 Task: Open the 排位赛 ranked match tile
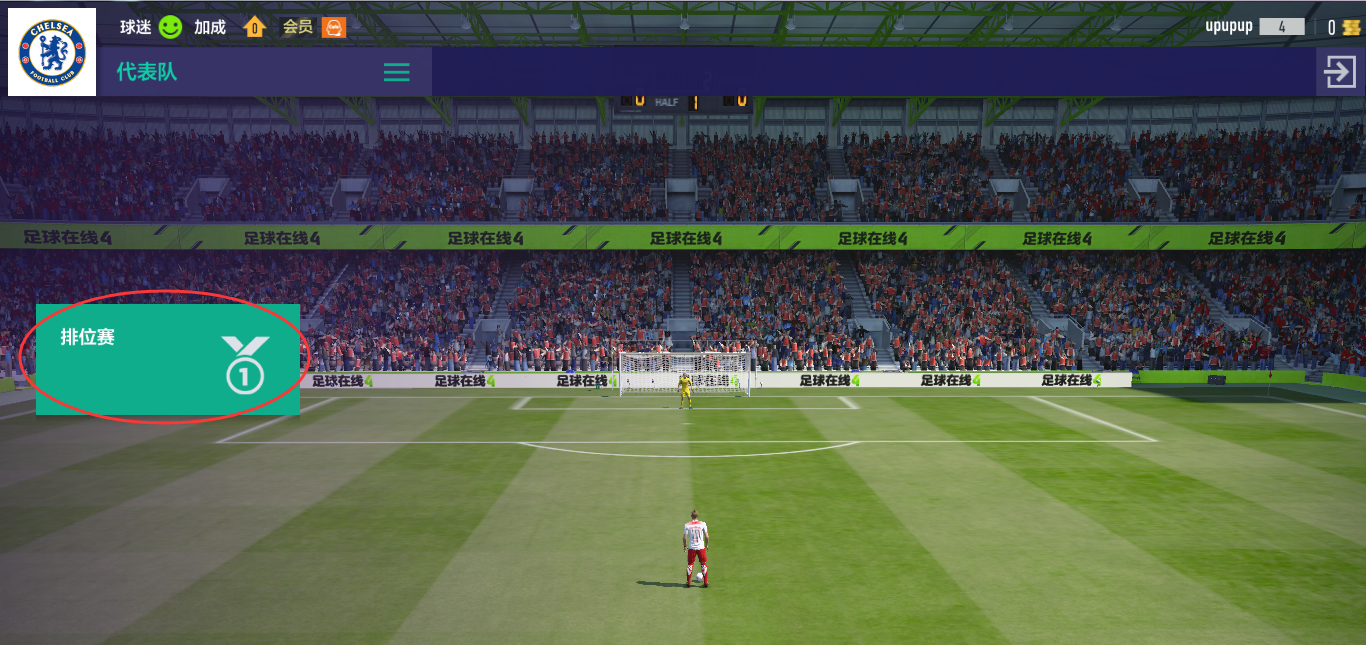pyautogui.click(x=168, y=359)
